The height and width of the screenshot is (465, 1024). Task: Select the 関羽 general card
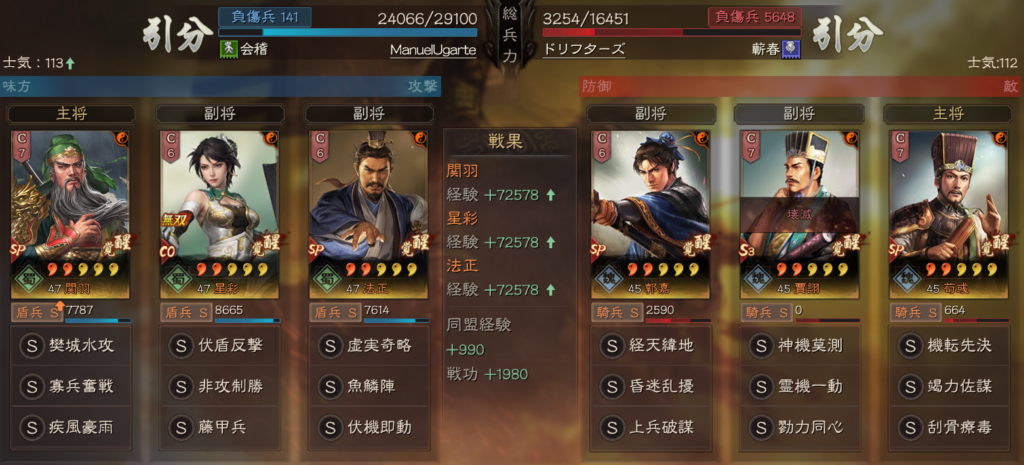pyautogui.click(x=70, y=212)
